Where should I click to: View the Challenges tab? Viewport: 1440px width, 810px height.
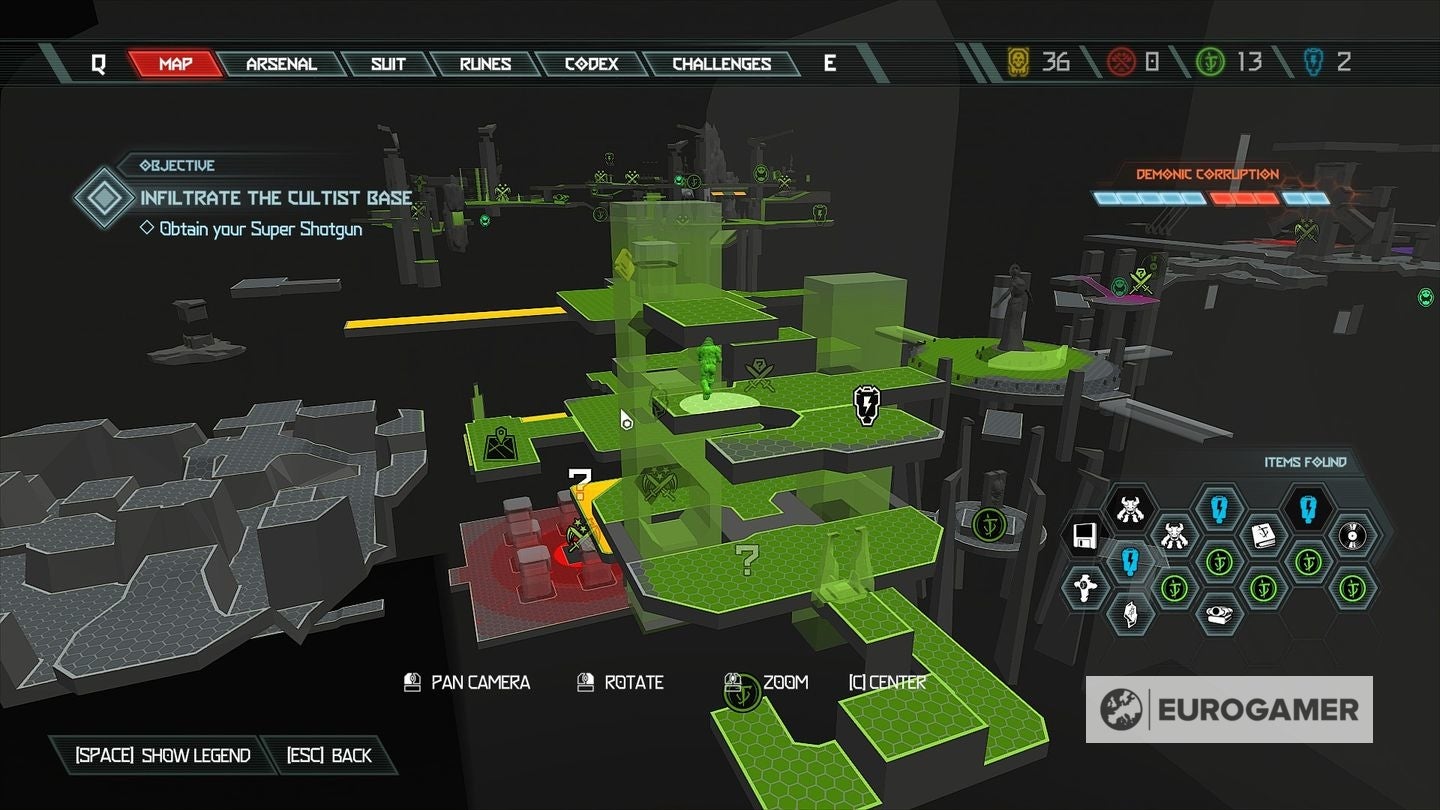pyautogui.click(x=721, y=64)
